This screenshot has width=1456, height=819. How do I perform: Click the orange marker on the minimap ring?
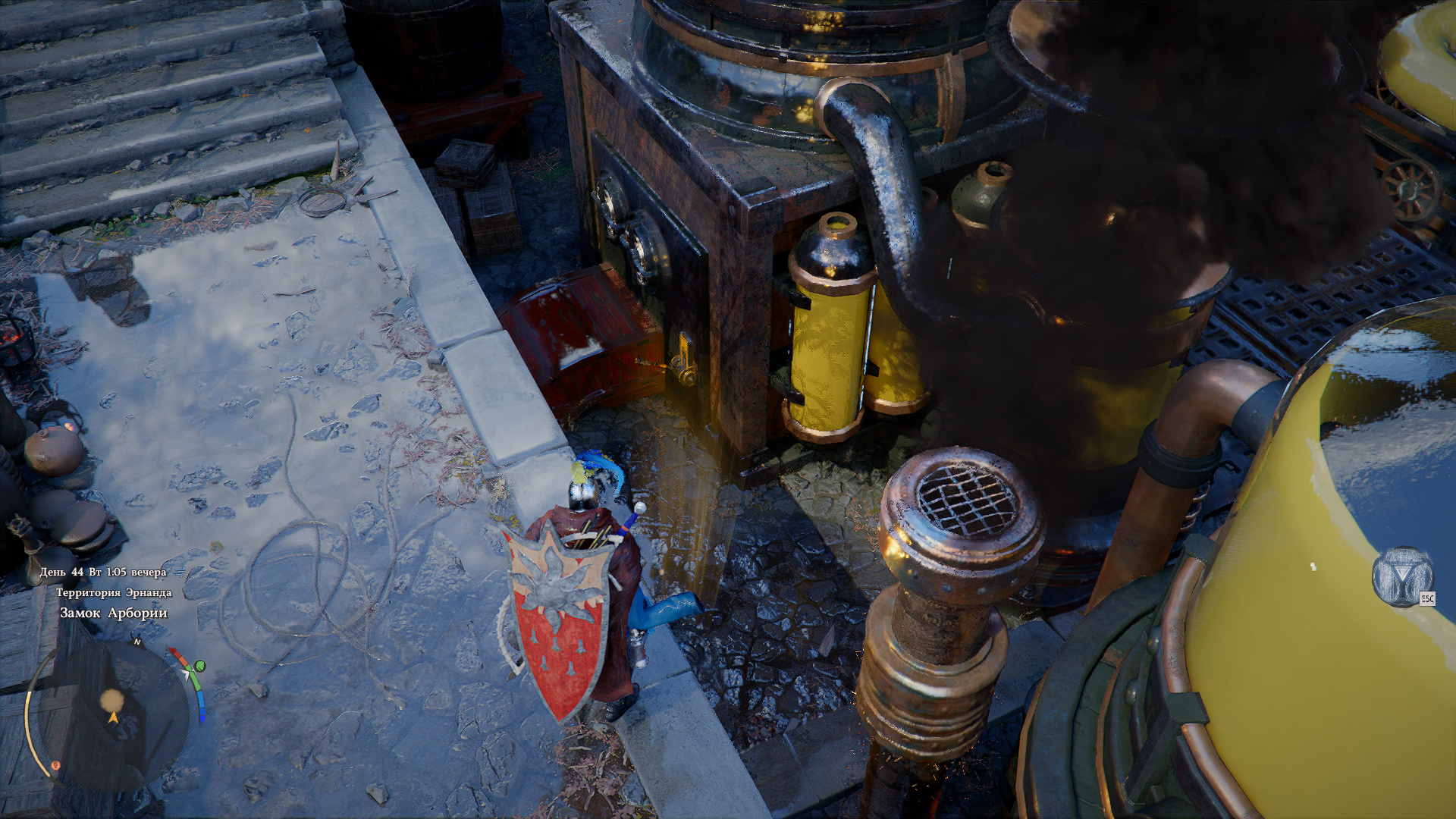point(55,766)
